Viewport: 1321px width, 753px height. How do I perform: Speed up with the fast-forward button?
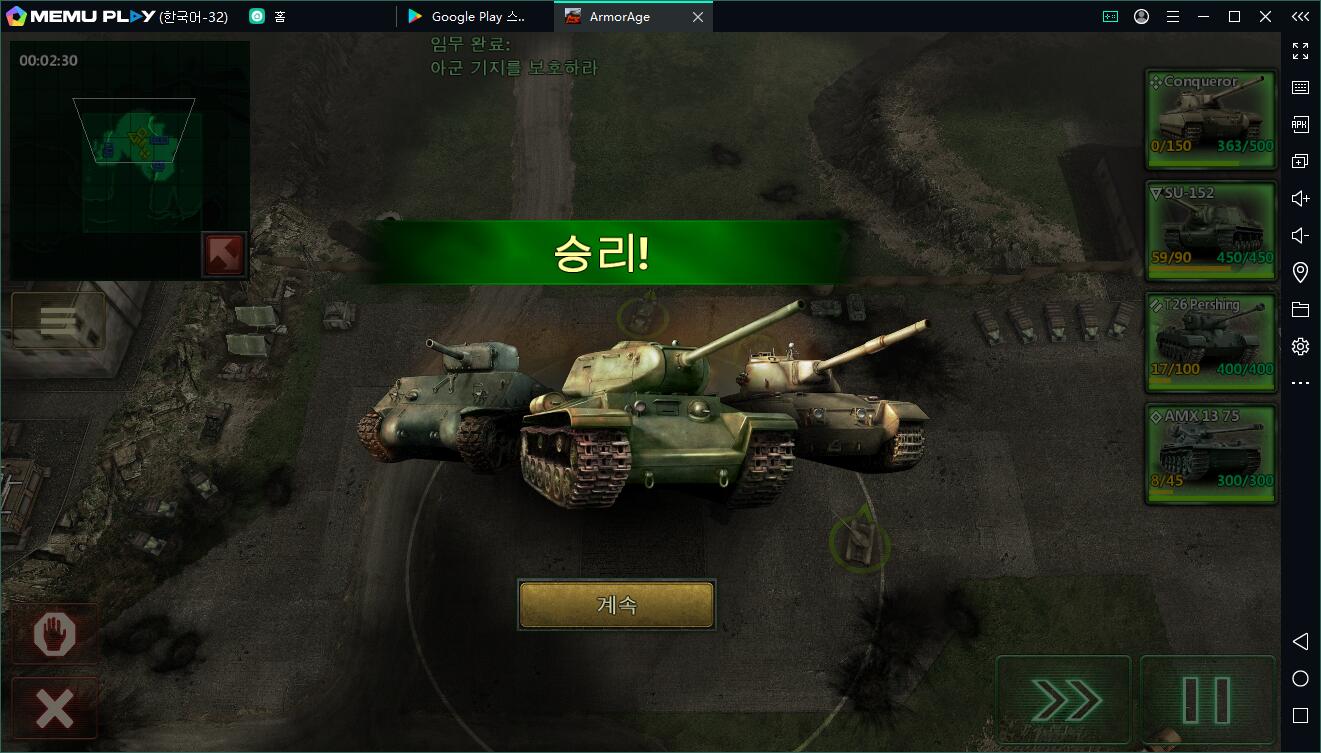(x=1064, y=701)
